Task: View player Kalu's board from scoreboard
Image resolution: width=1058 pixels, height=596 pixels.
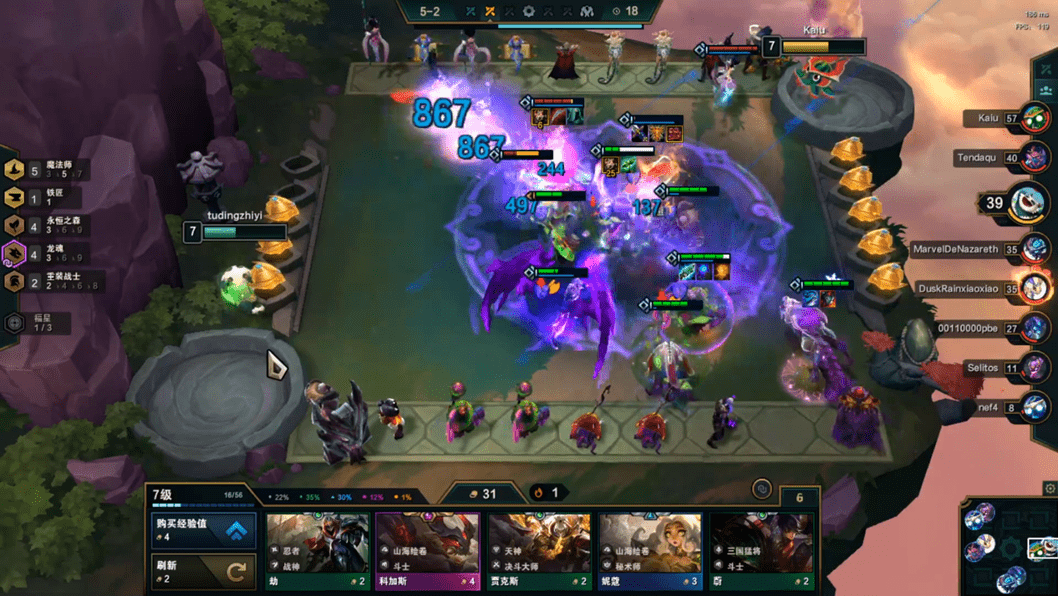Action: click(1035, 119)
